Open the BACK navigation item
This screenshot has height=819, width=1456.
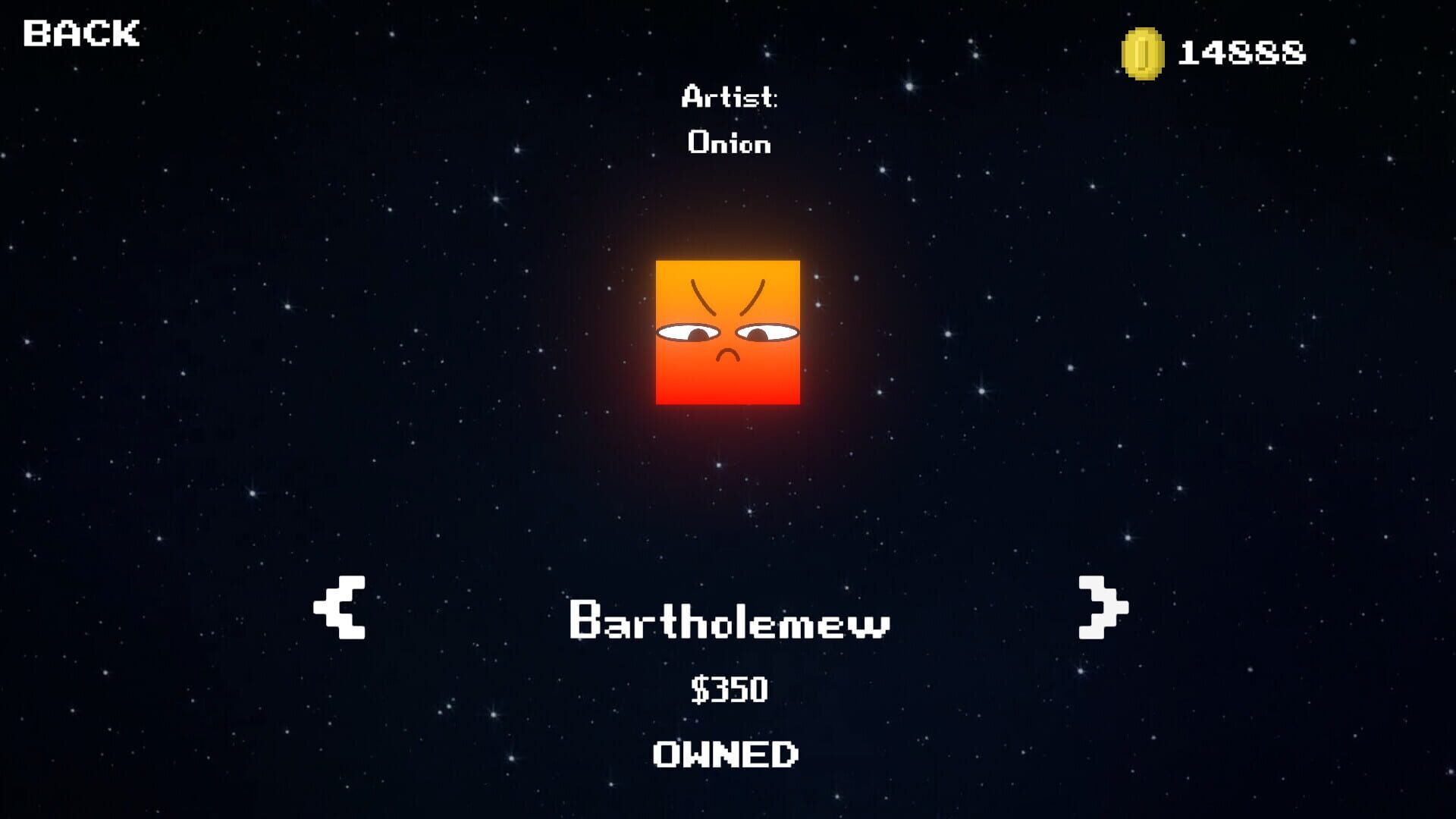[80, 33]
